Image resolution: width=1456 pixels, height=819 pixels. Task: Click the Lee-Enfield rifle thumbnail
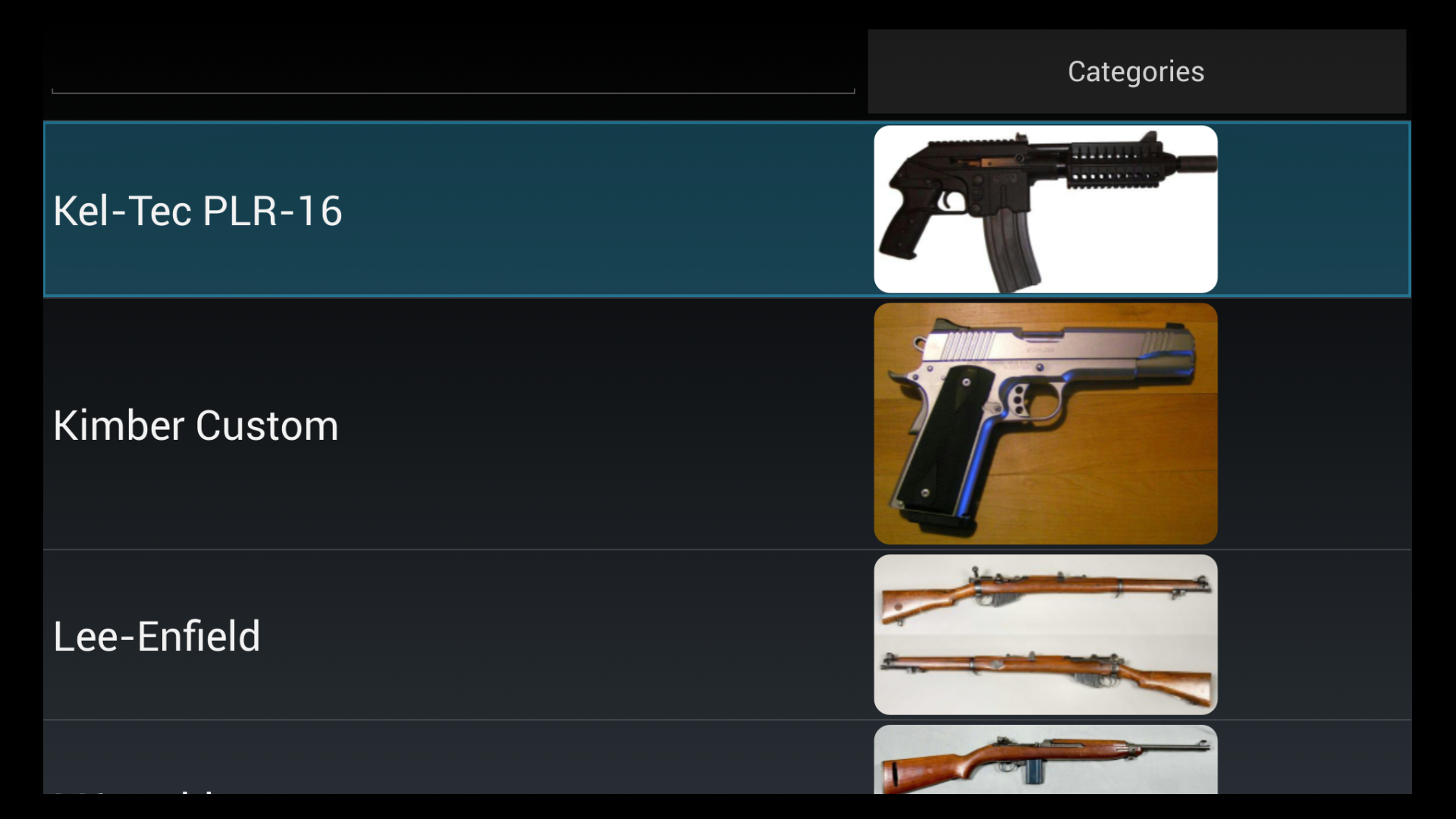coord(1045,634)
